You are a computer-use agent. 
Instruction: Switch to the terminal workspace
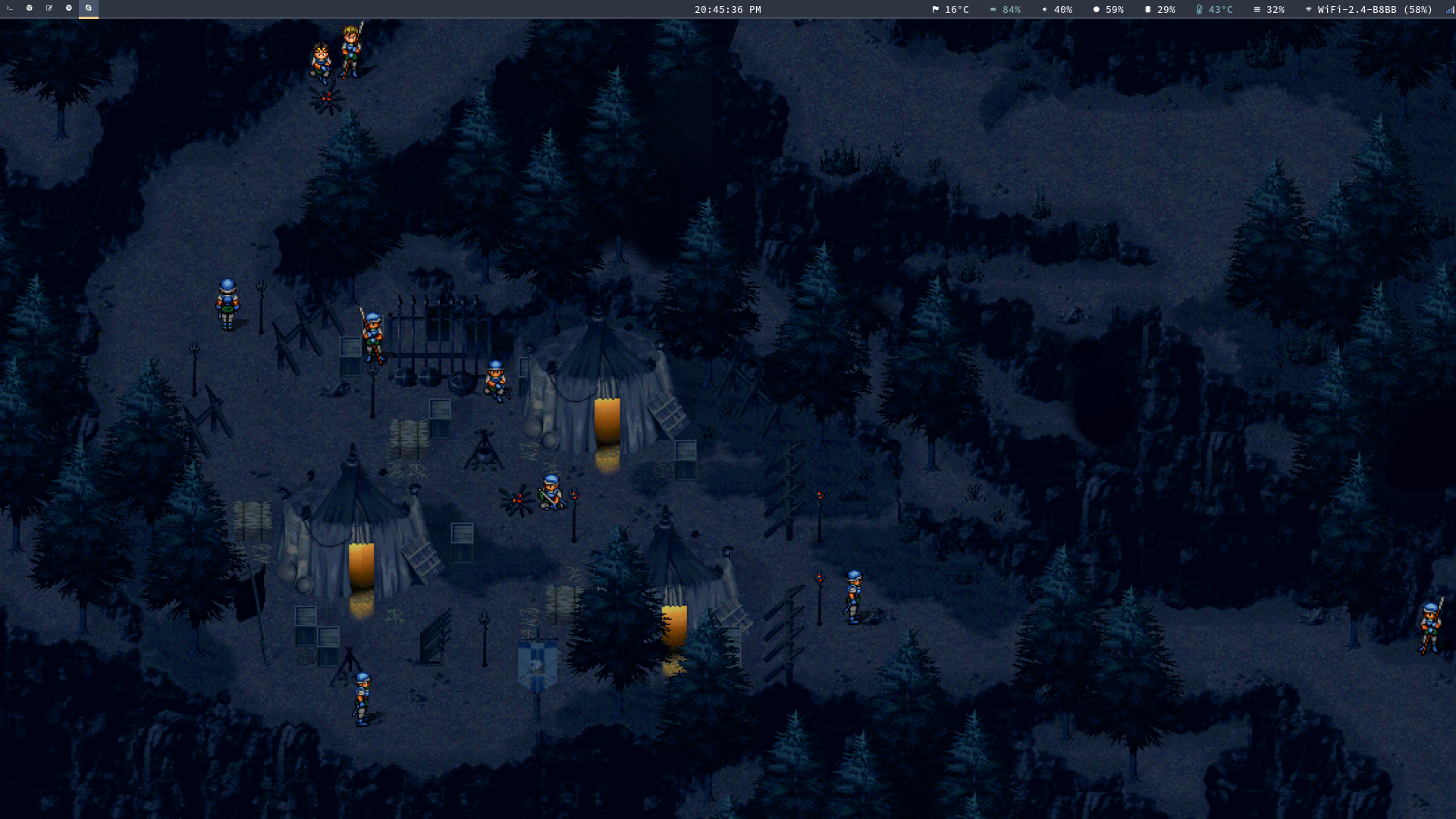coord(10,8)
